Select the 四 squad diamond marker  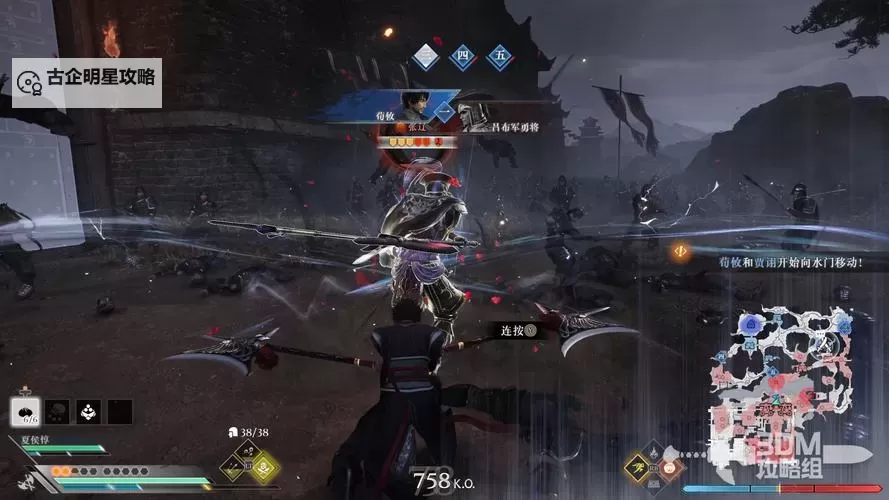(463, 56)
